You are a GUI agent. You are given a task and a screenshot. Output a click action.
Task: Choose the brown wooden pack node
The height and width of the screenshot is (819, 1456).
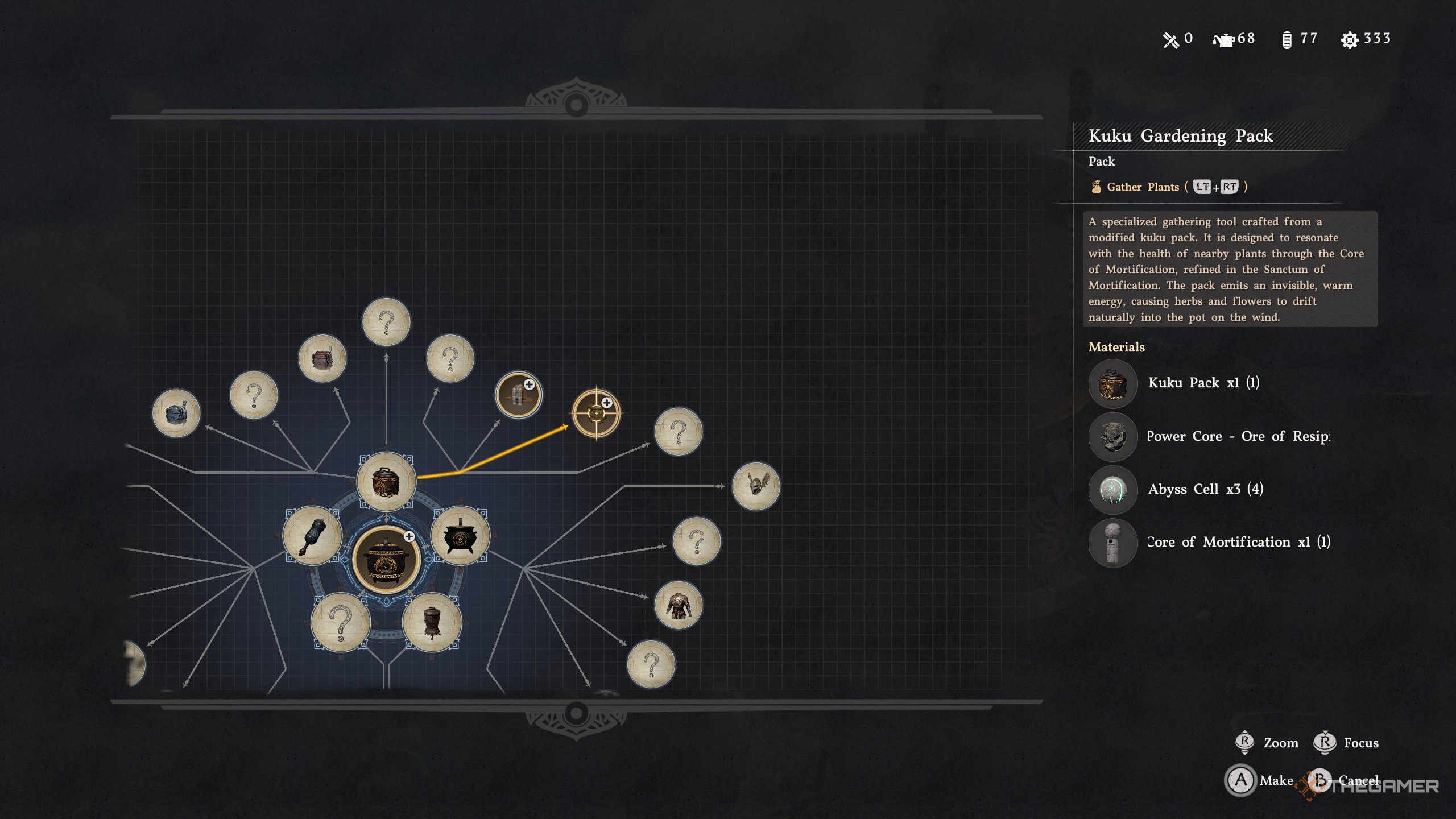pyautogui.click(x=322, y=359)
